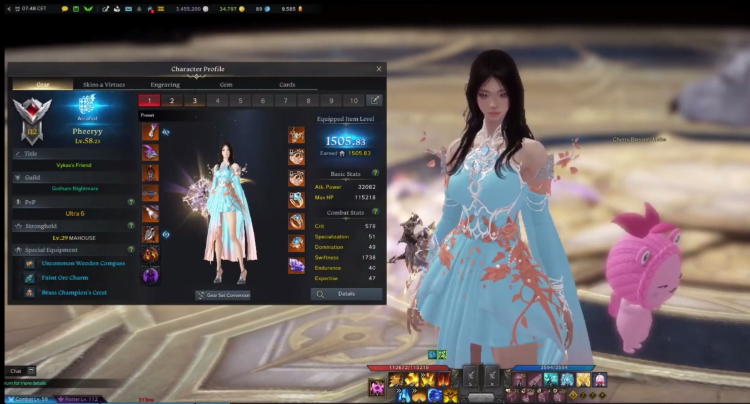Select gear preset 2
Image resolution: width=750 pixels, height=404 pixels.
pos(171,100)
